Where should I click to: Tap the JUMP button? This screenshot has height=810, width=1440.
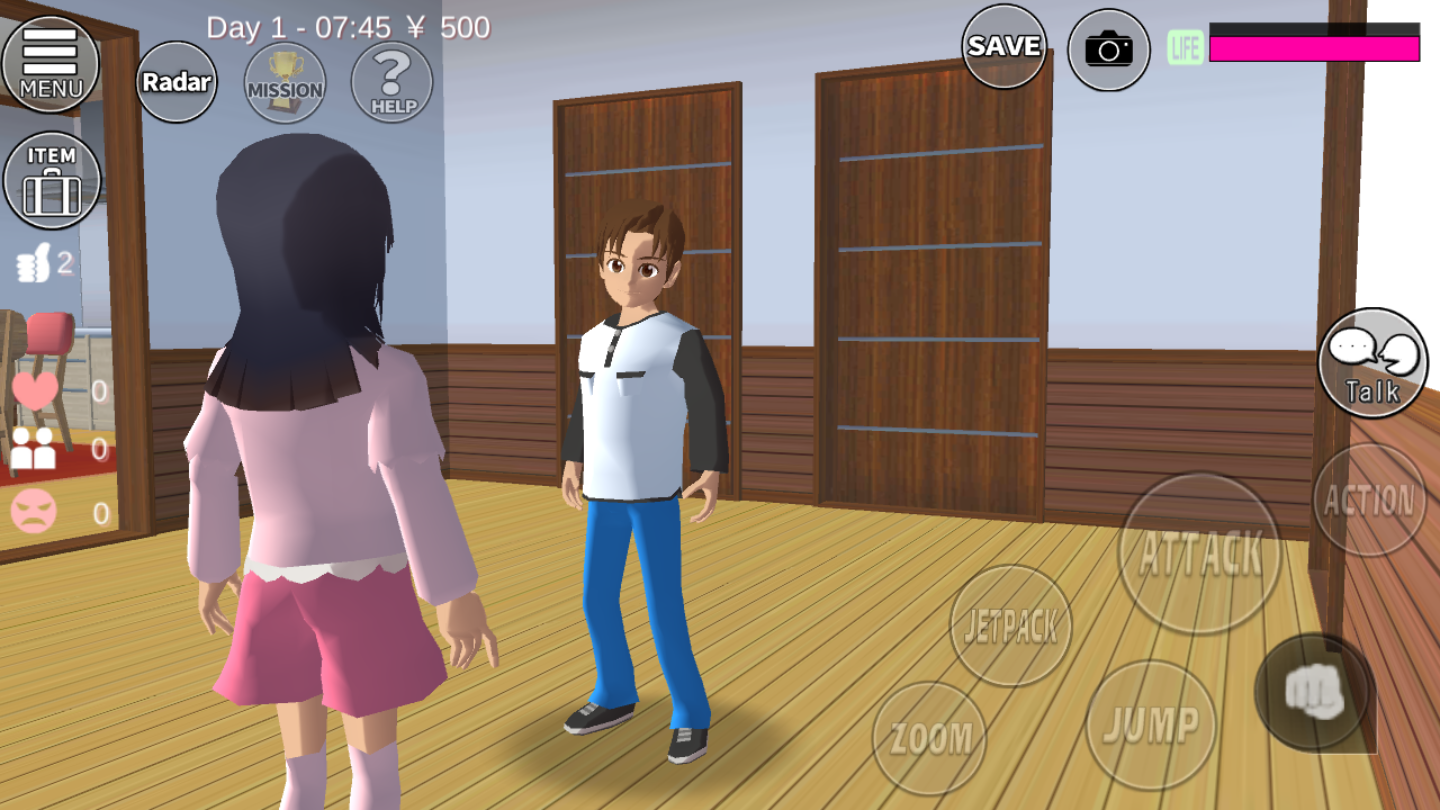click(1151, 725)
